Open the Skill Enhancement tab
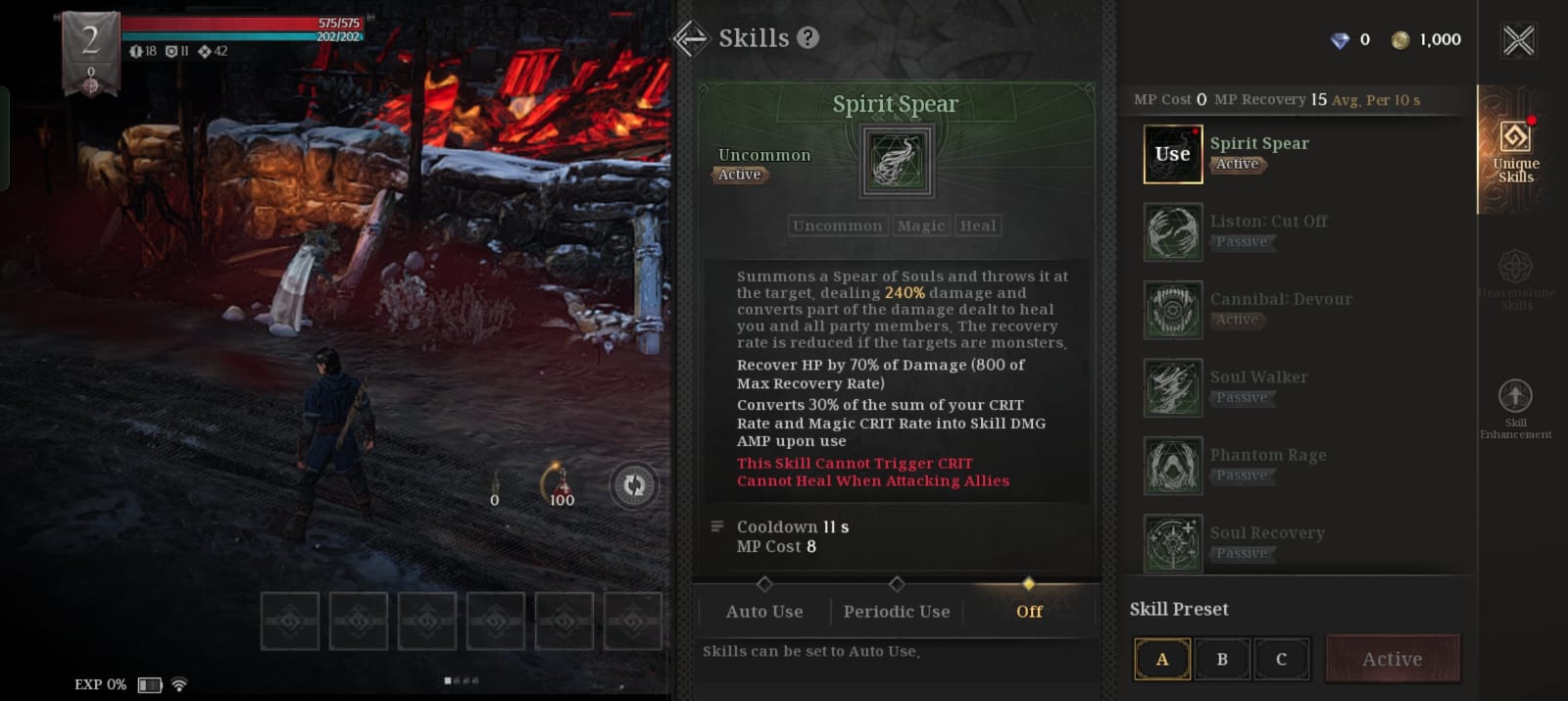Screen dimensions: 1568x701 point(1515,407)
